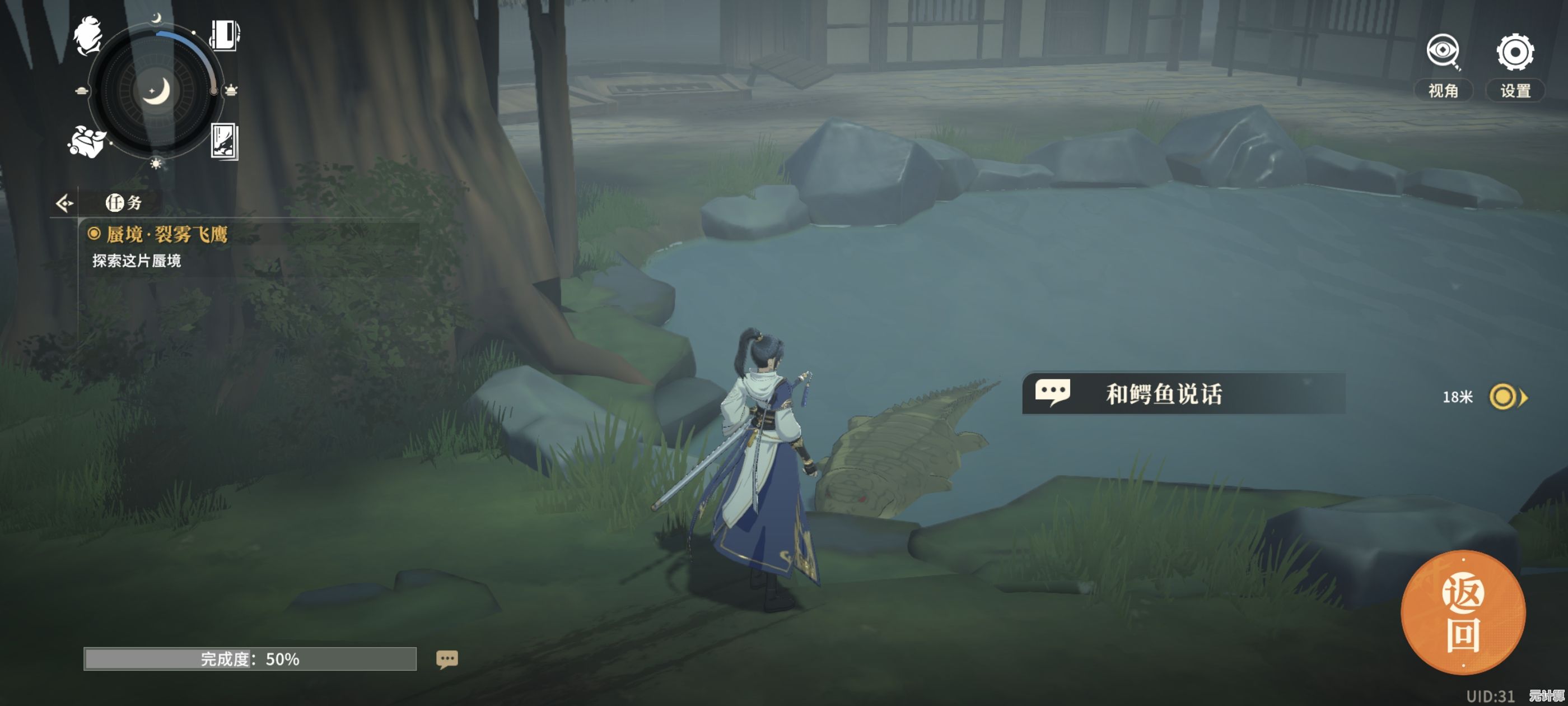Open the character head silhouette icon
The width and height of the screenshot is (1568, 706).
point(88,35)
